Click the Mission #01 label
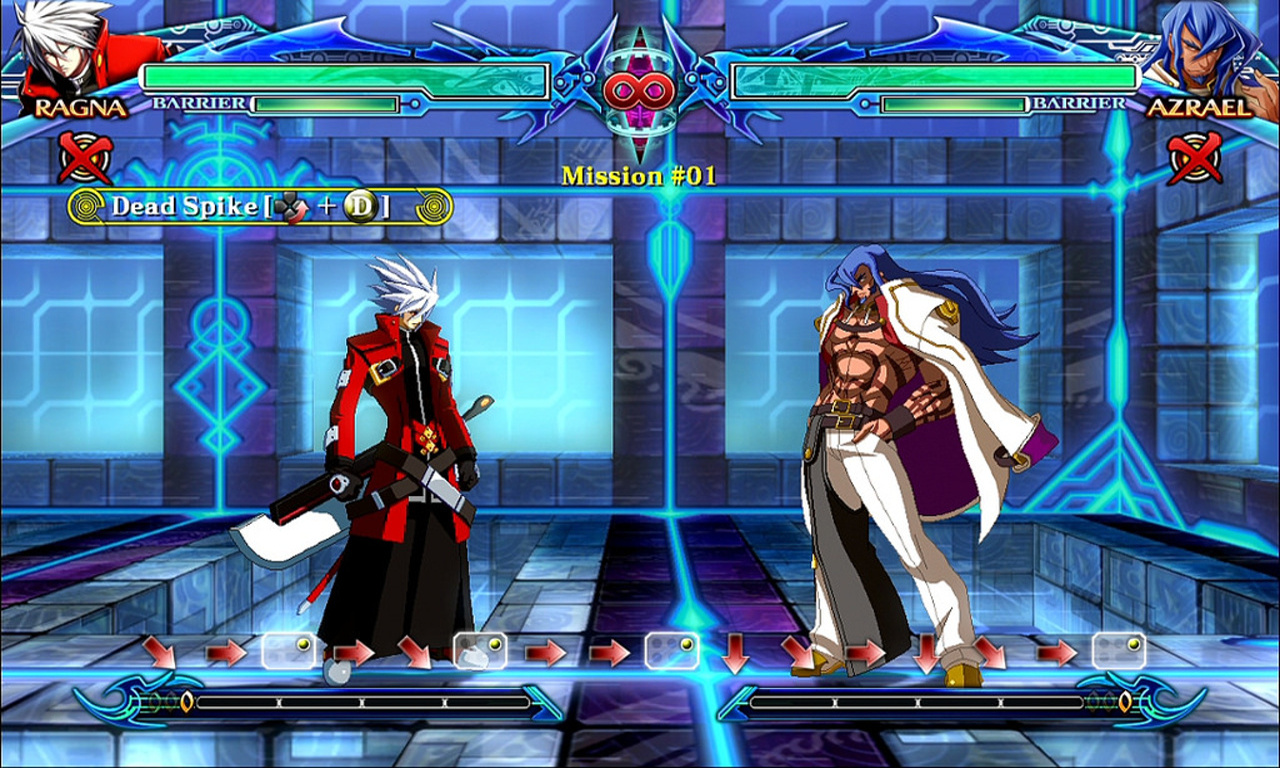This screenshot has height=768, width=1280. [x=639, y=176]
